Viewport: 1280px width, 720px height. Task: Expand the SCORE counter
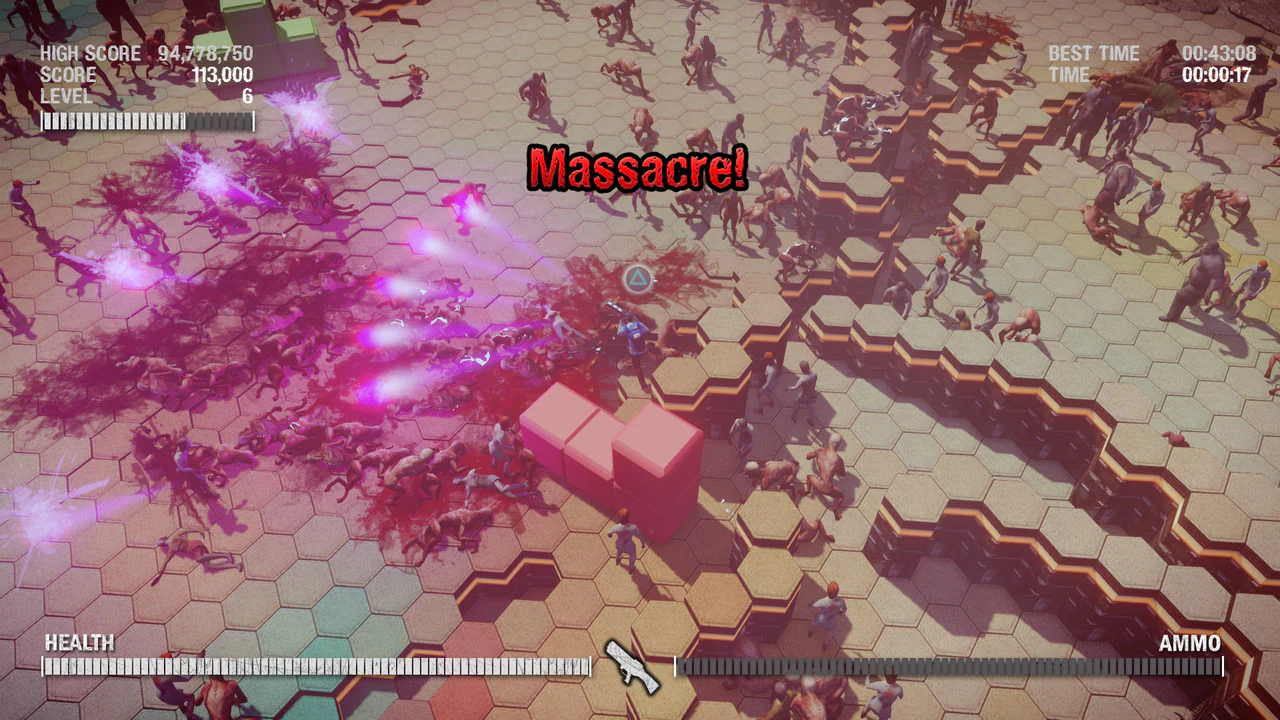[x=65, y=75]
